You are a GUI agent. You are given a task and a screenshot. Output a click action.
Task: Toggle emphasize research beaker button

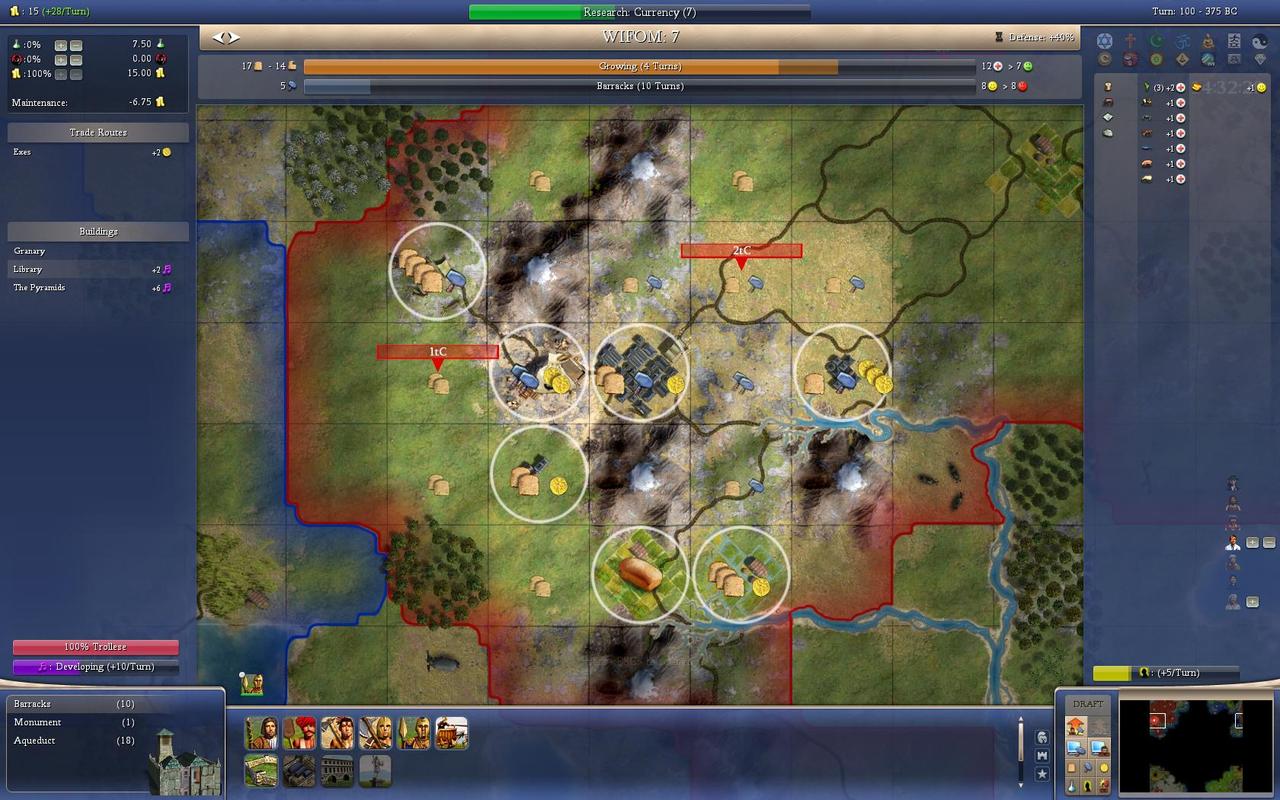(x=1070, y=785)
